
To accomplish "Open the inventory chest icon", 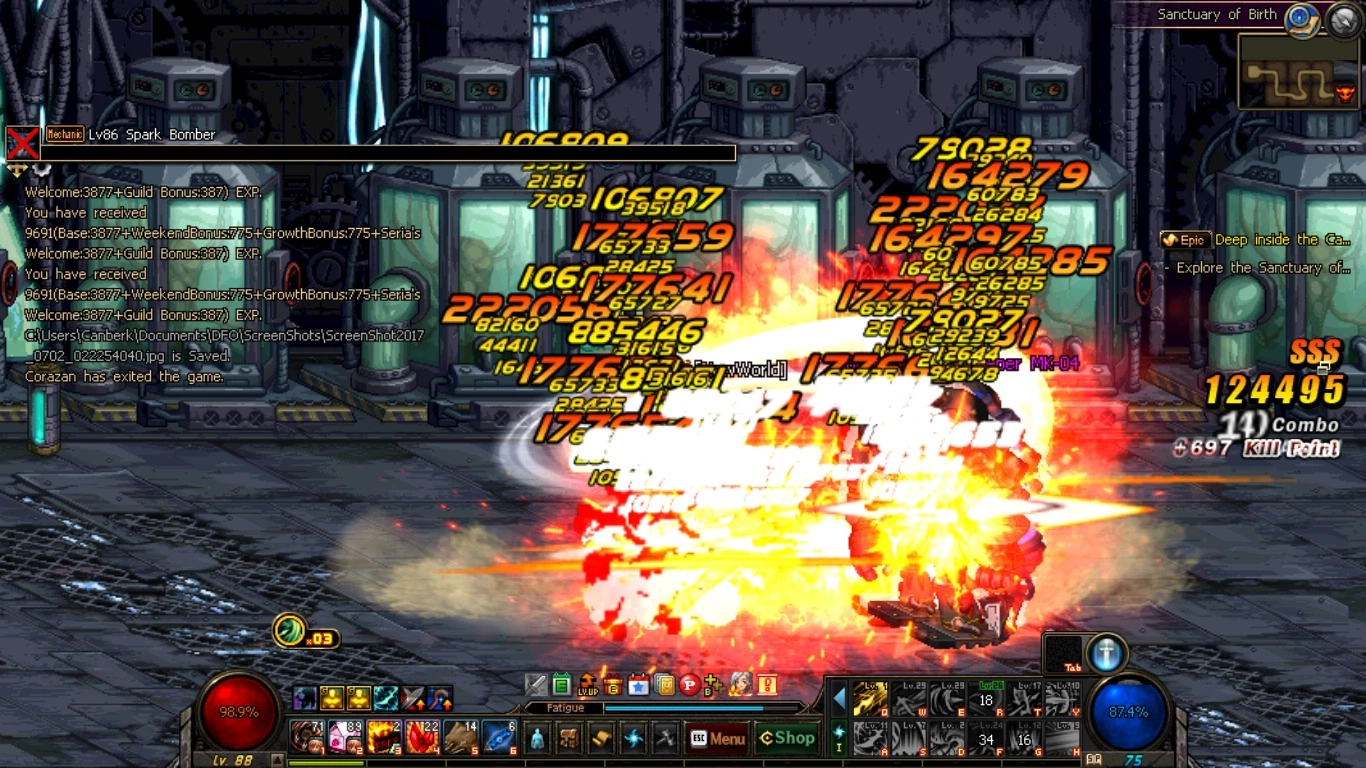I will (569, 739).
